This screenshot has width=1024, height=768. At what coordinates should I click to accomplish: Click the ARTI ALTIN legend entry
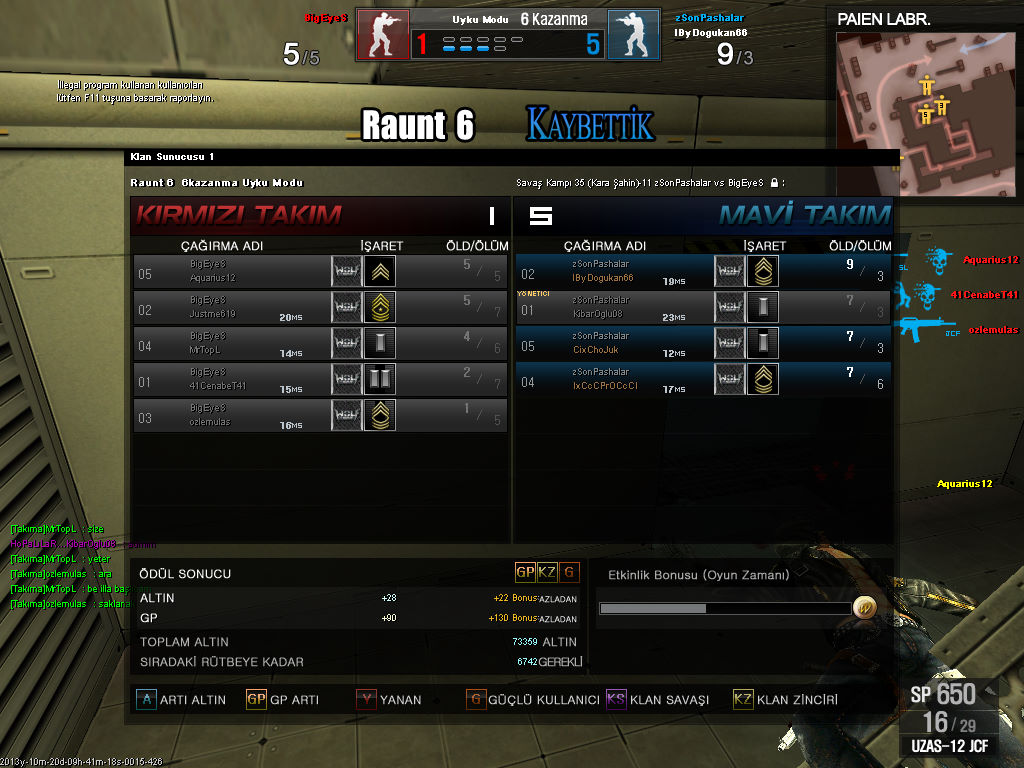(181, 700)
